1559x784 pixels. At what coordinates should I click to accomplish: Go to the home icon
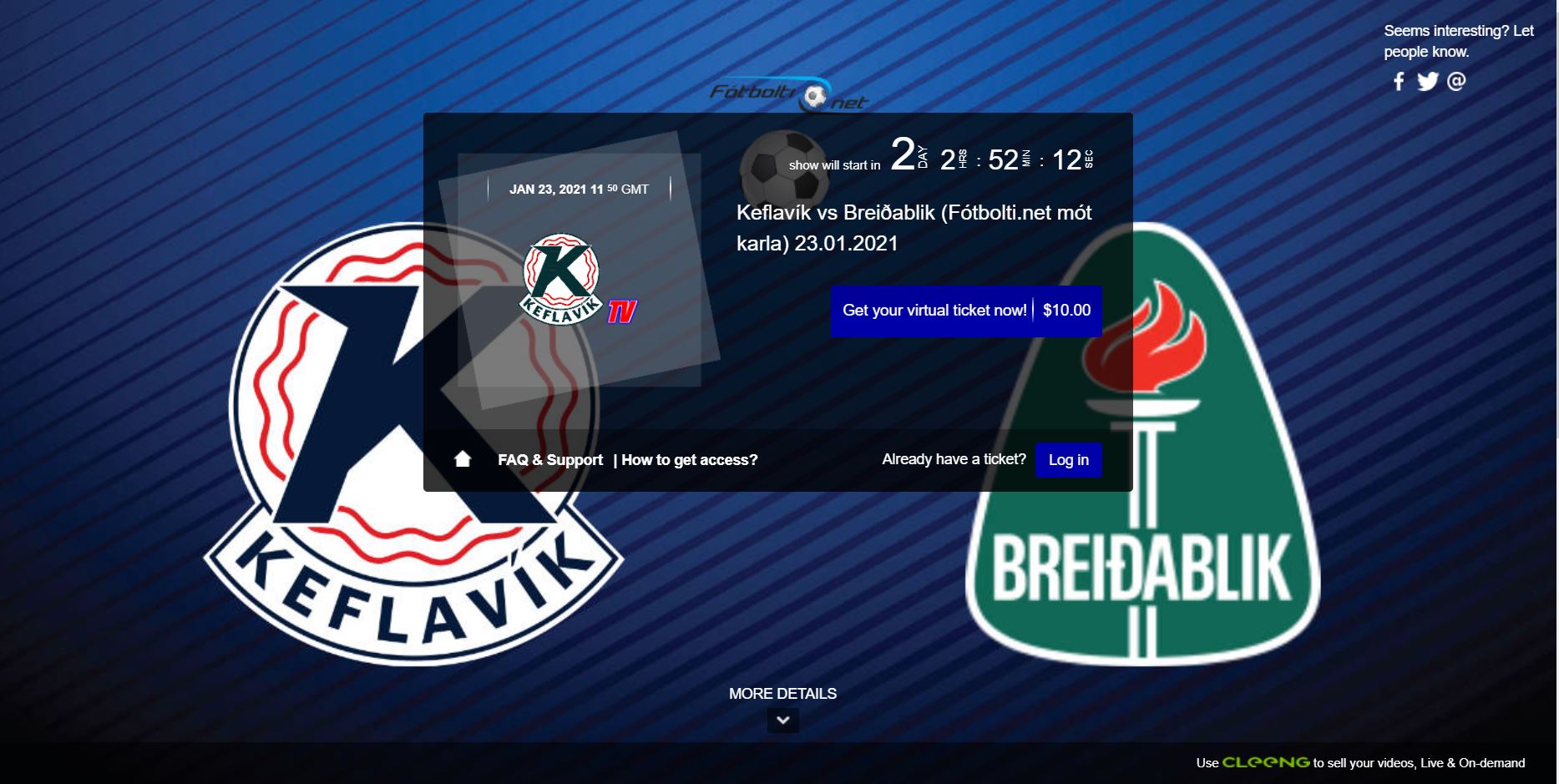[x=463, y=459]
